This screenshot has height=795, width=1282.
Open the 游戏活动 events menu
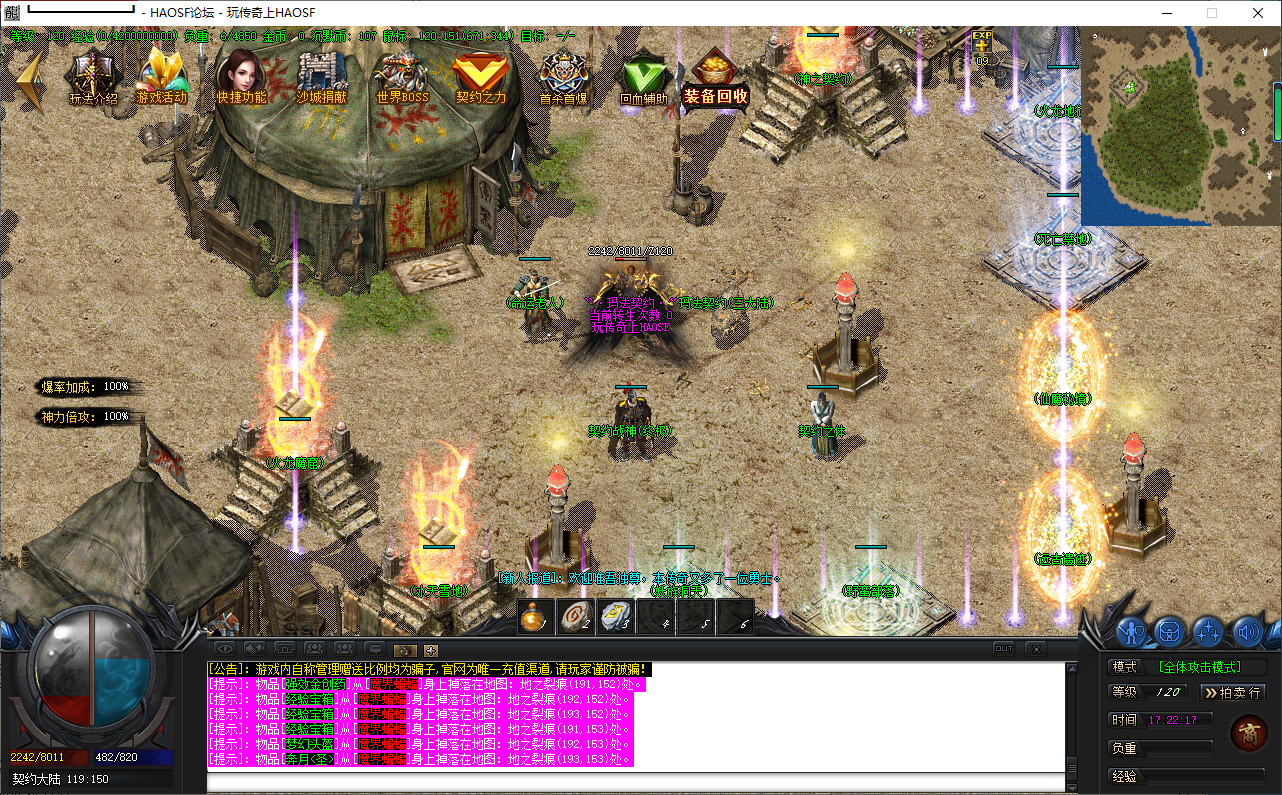pos(162,76)
